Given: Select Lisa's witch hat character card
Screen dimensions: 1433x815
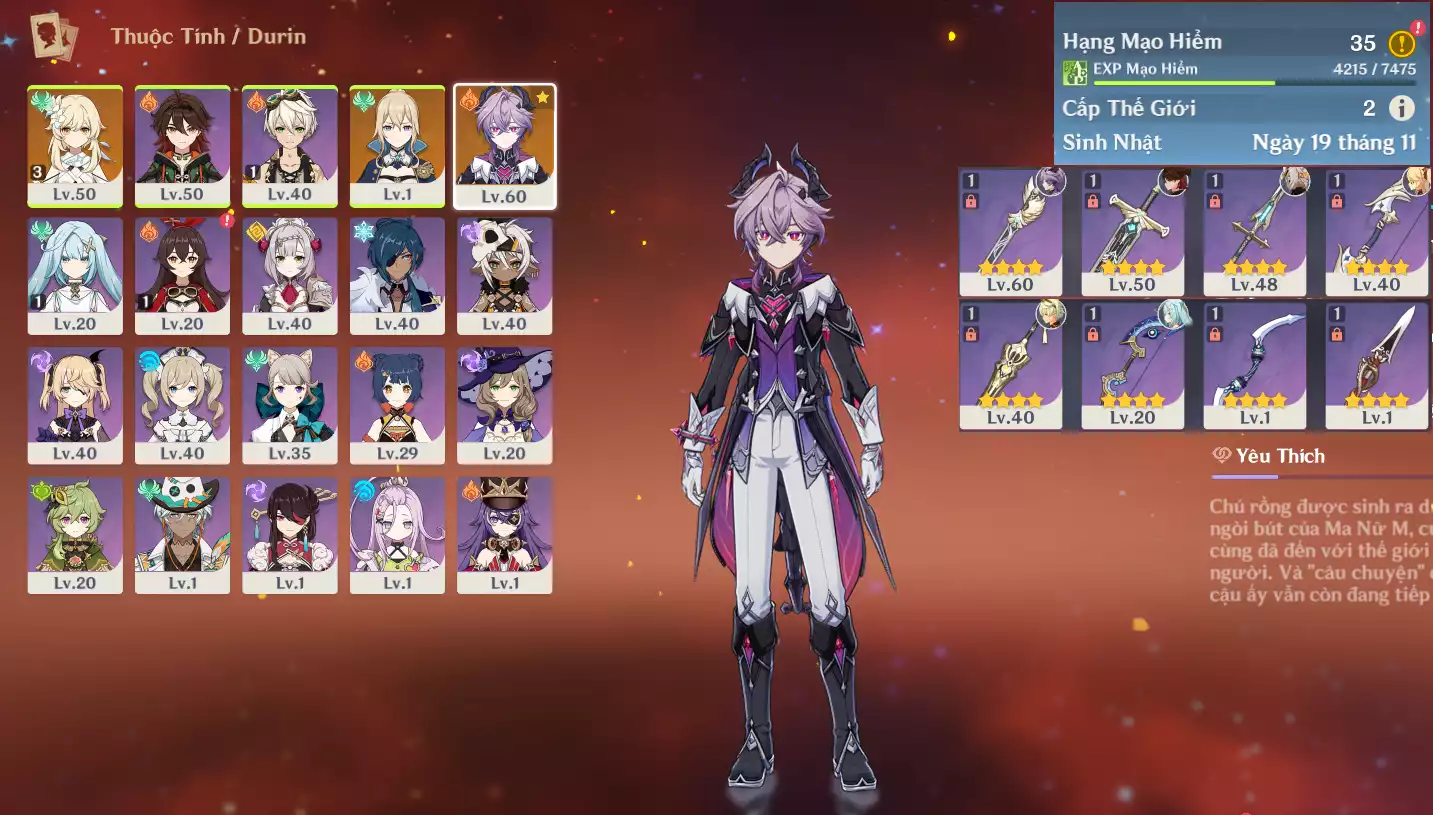Looking at the screenshot, I should [x=505, y=405].
